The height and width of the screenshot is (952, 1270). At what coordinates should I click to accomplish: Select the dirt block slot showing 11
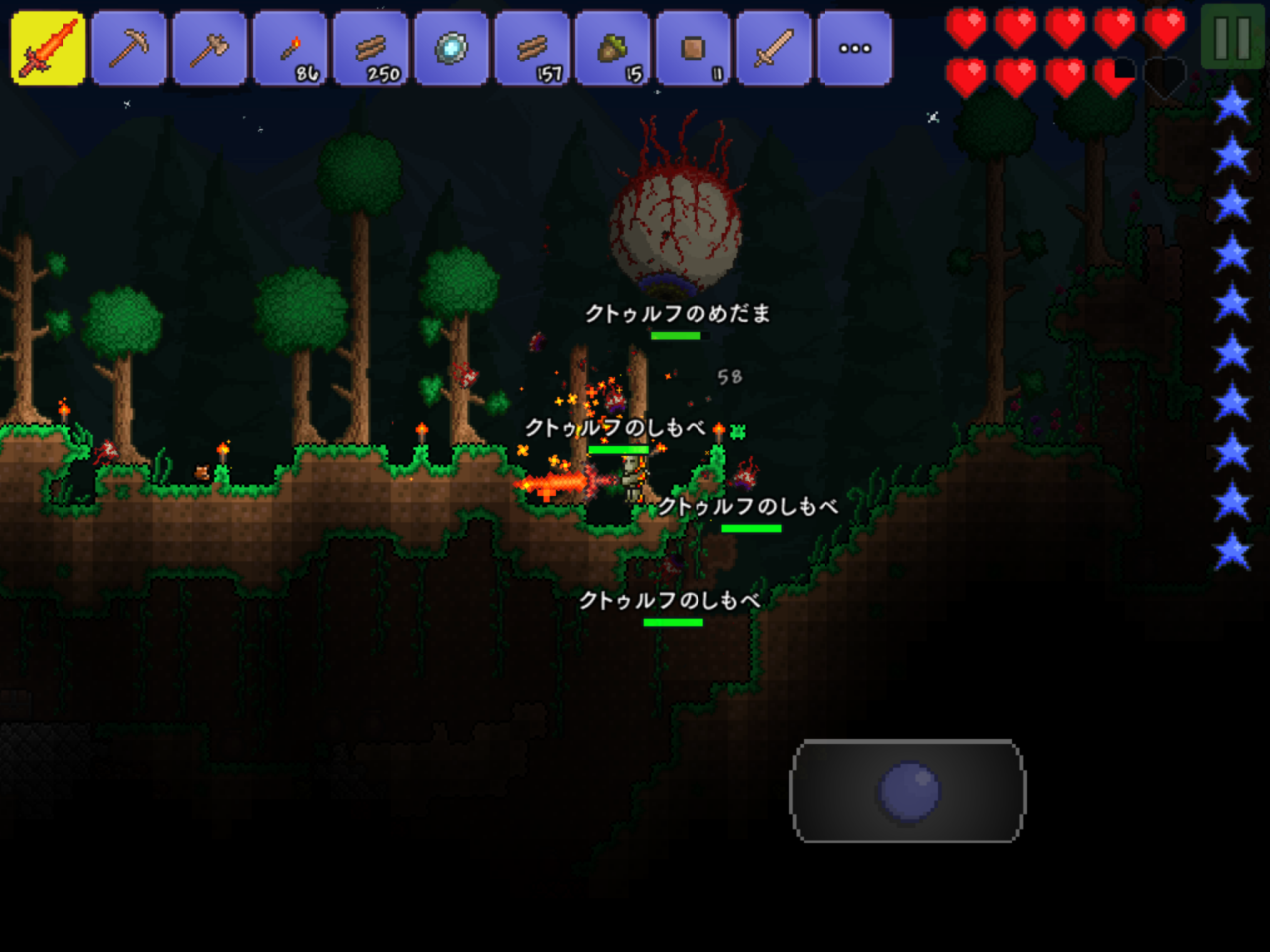click(693, 46)
